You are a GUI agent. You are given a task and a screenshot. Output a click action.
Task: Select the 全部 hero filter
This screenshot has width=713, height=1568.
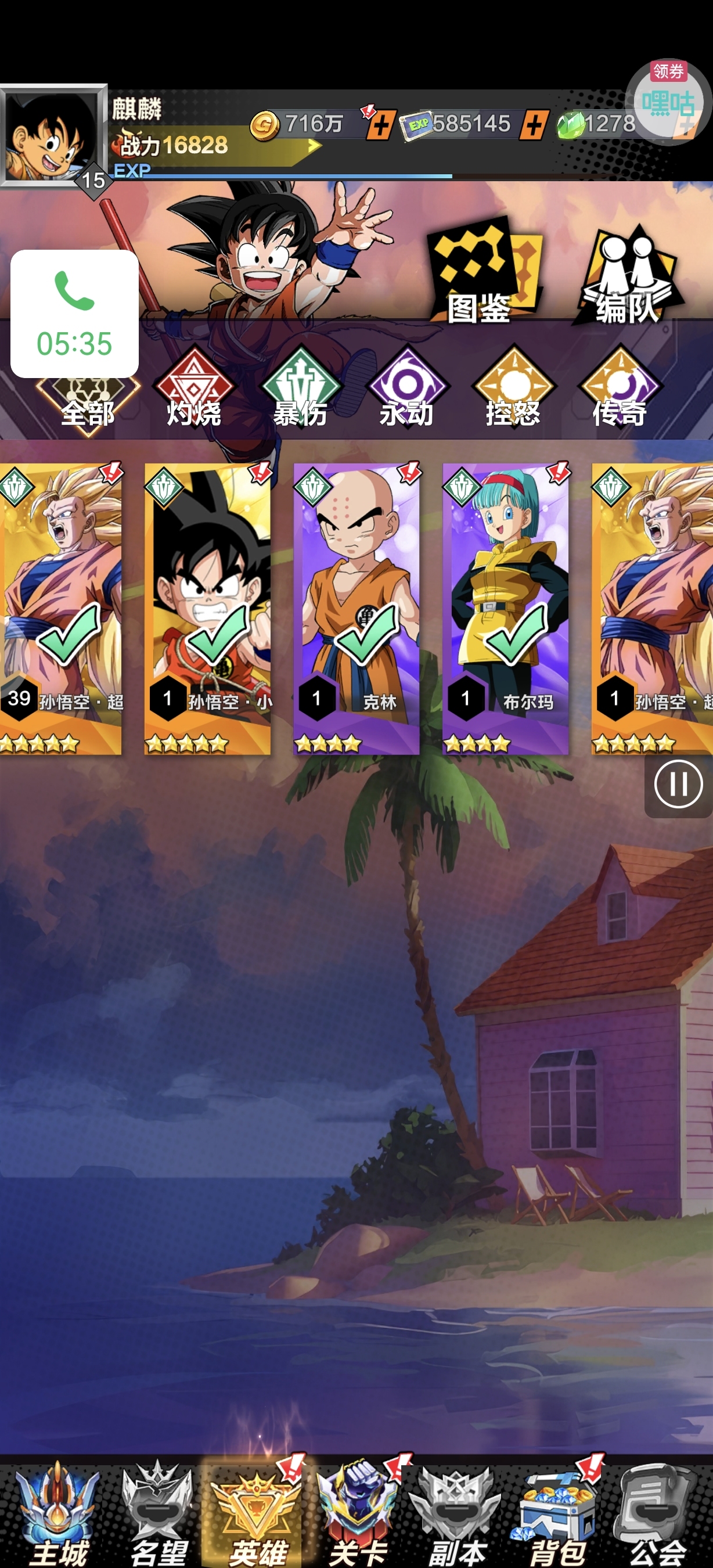(88, 402)
